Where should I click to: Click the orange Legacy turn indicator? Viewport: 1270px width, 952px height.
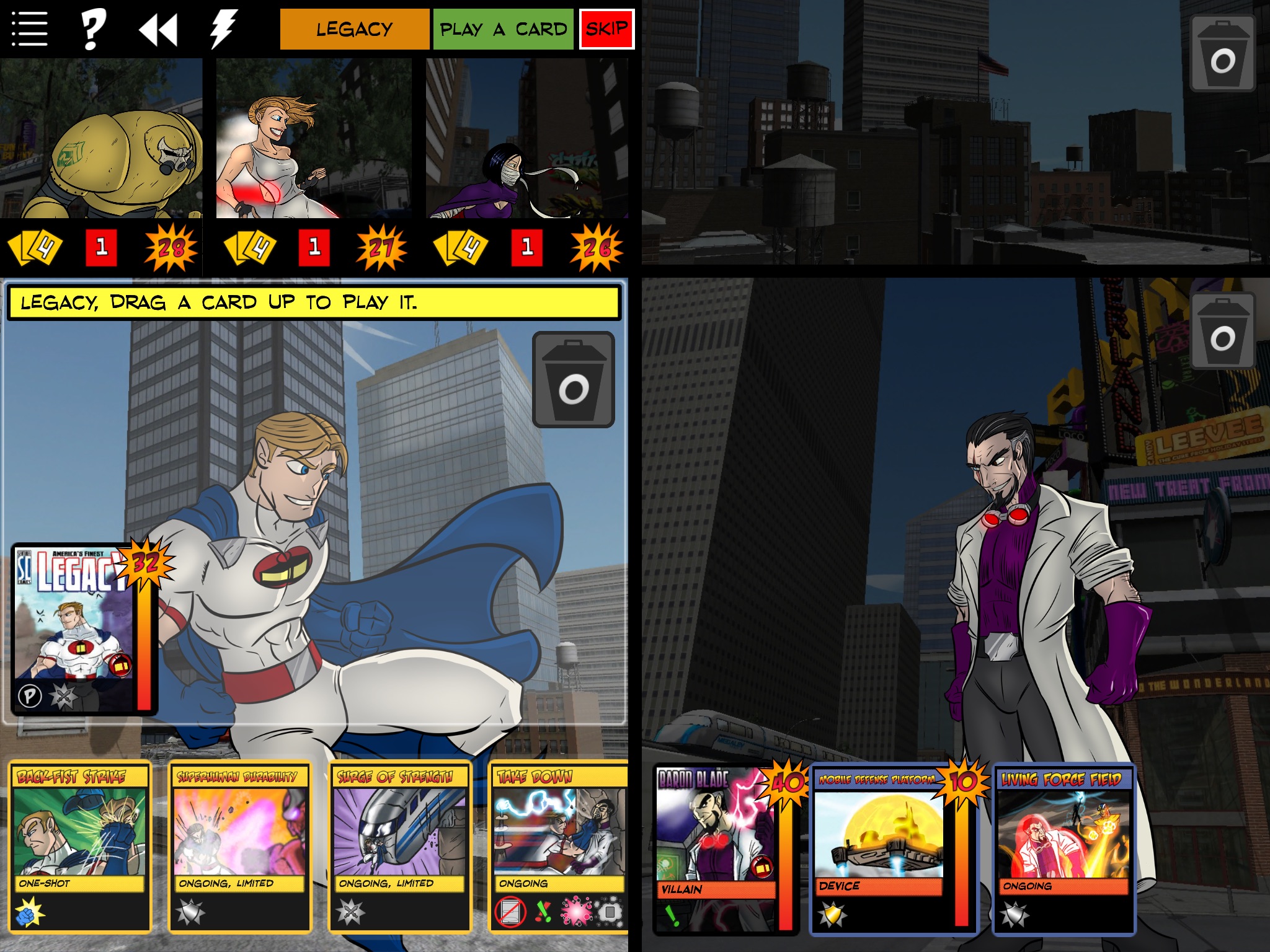[x=354, y=28]
